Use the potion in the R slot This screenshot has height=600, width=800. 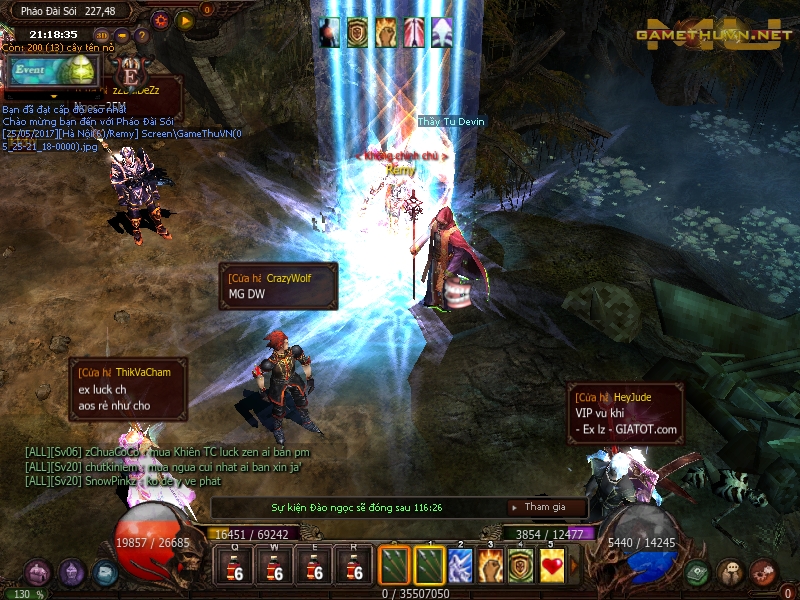click(352, 566)
